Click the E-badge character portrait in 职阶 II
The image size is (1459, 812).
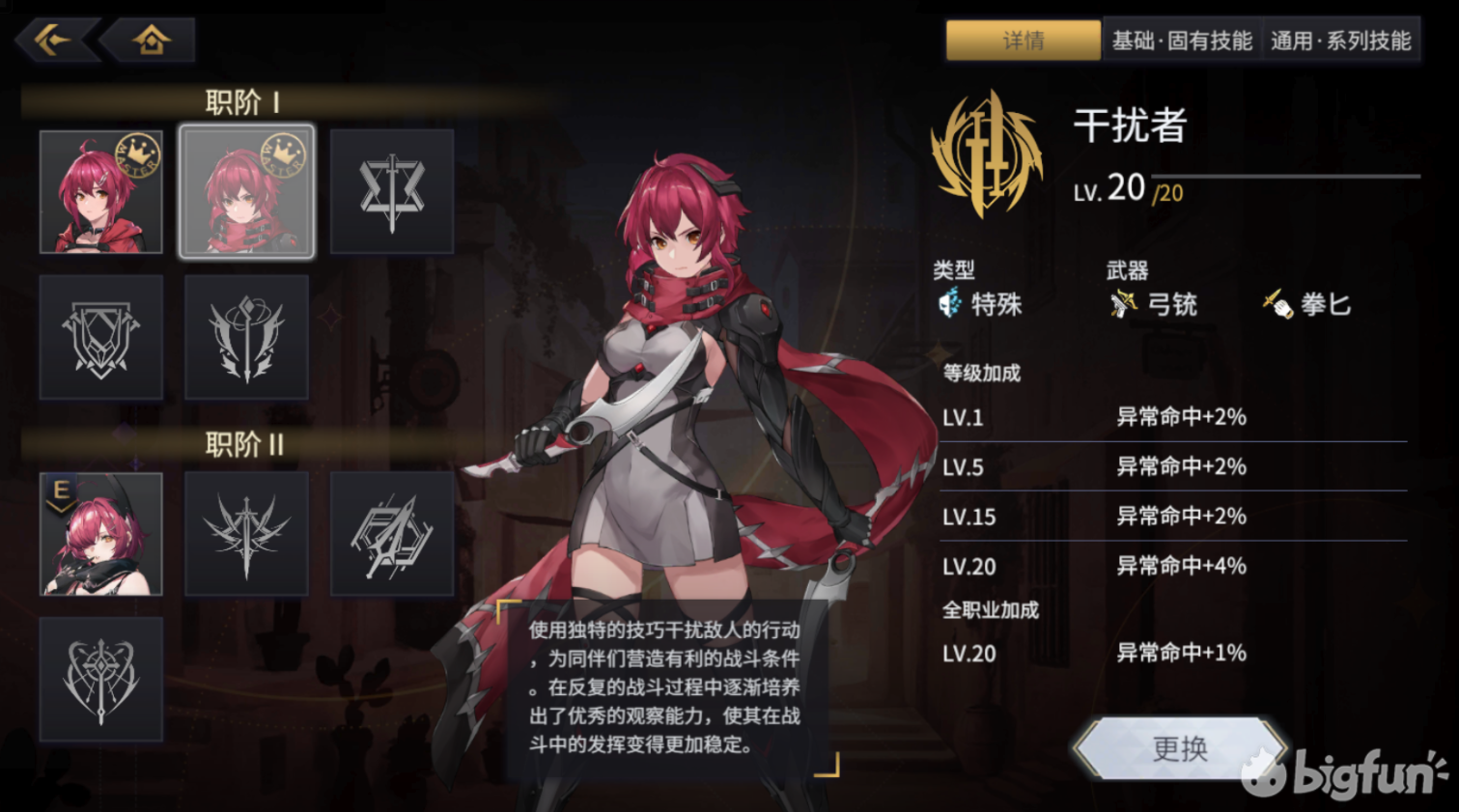pos(101,532)
